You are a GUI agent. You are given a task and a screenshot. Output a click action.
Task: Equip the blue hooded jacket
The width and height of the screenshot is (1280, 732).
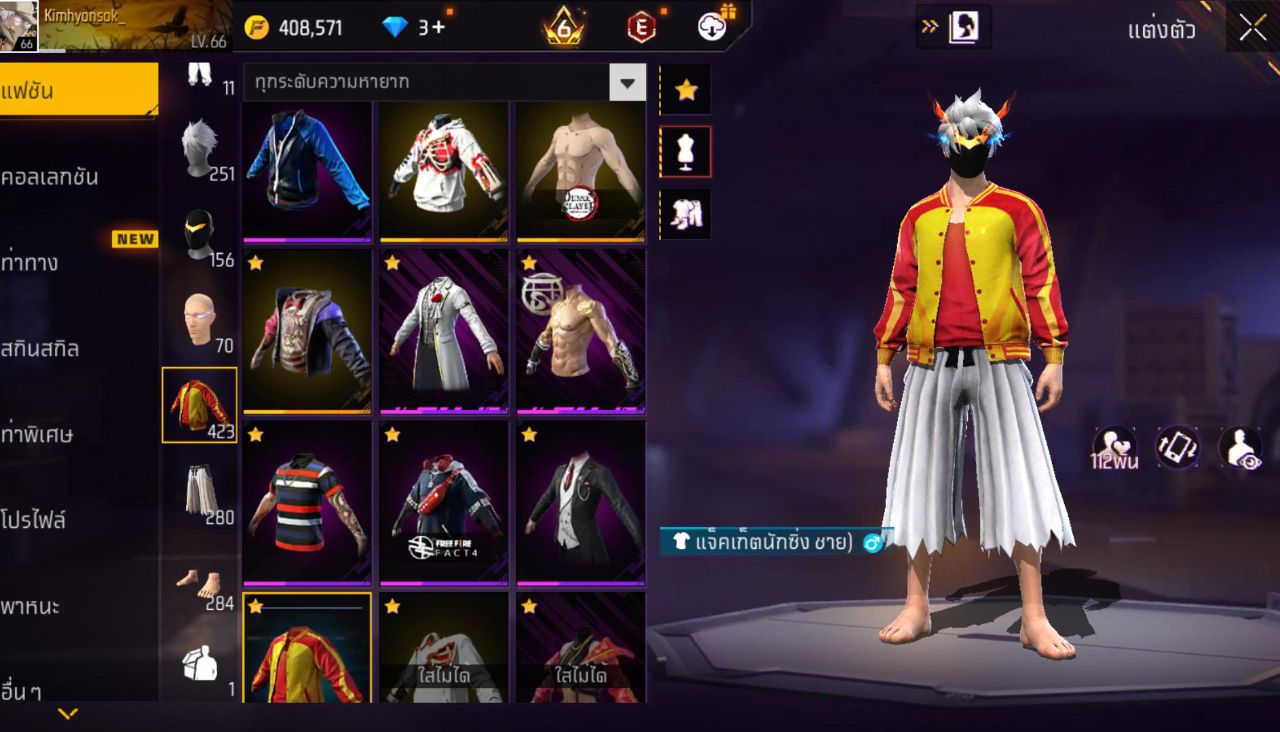(307, 171)
